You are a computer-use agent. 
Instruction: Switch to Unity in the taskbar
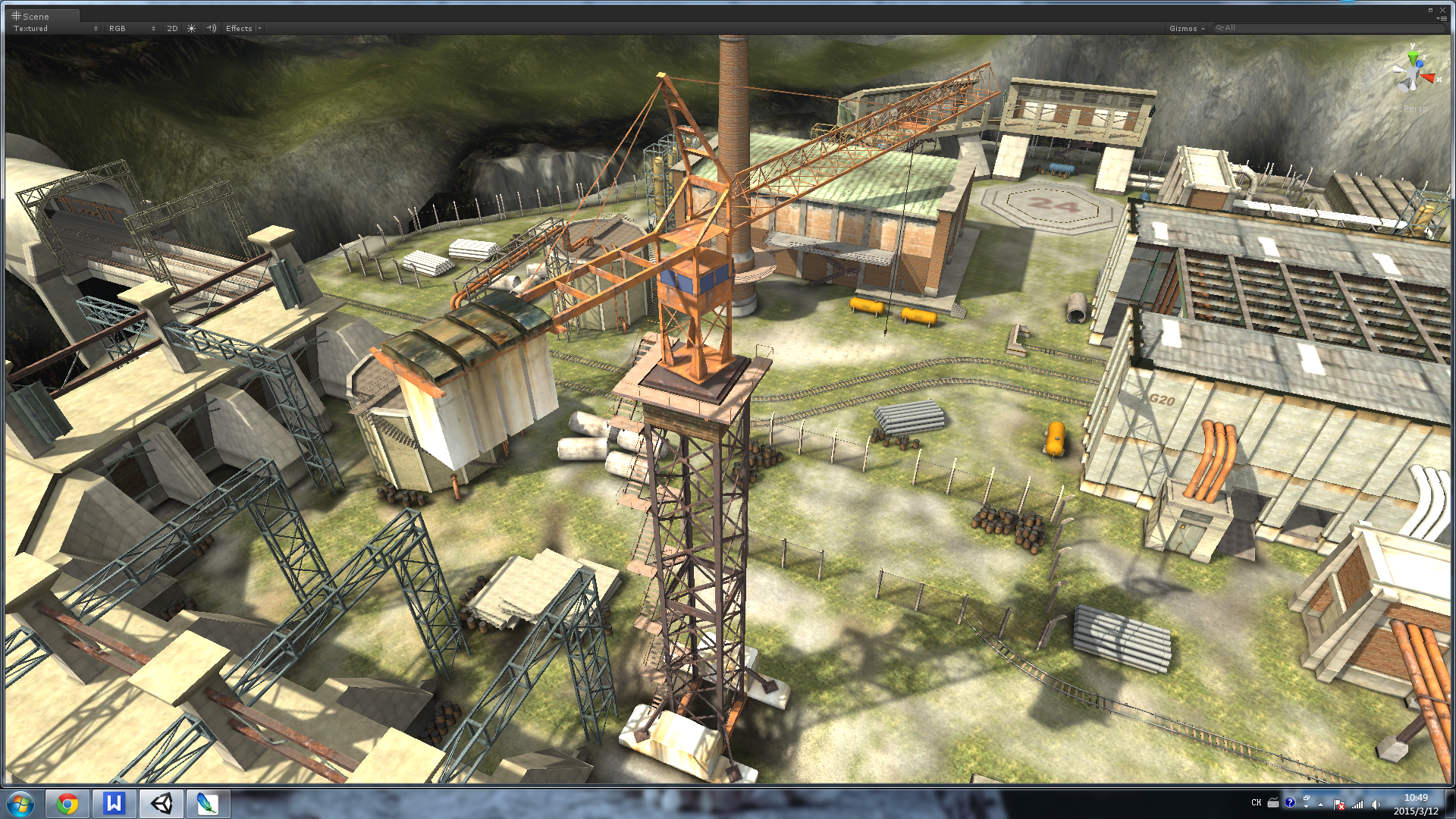click(x=161, y=803)
